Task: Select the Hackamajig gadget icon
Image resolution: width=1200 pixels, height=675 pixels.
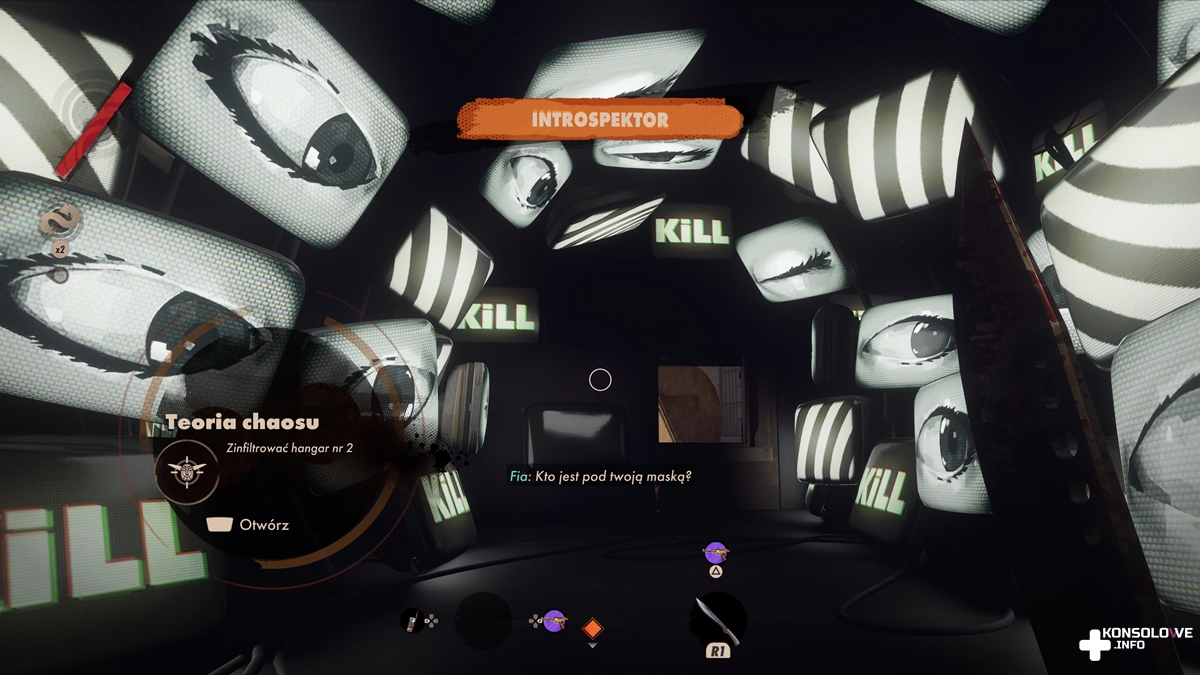Action: point(411,621)
